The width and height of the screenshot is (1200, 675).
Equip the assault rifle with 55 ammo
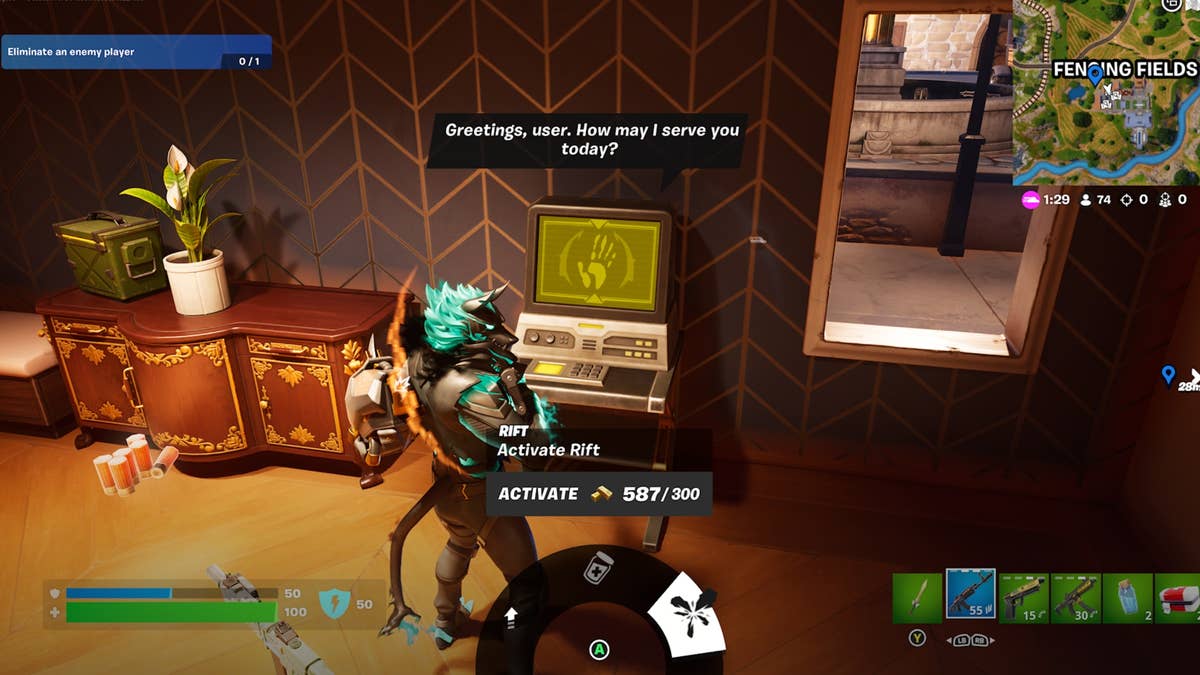(969, 596)
